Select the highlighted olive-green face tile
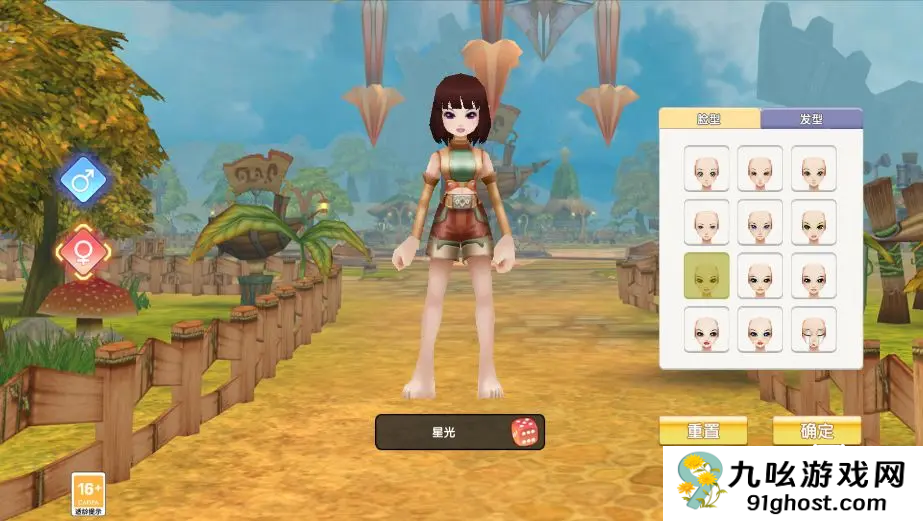Viewport: 923px width, 521px height. tap(707, 275)
